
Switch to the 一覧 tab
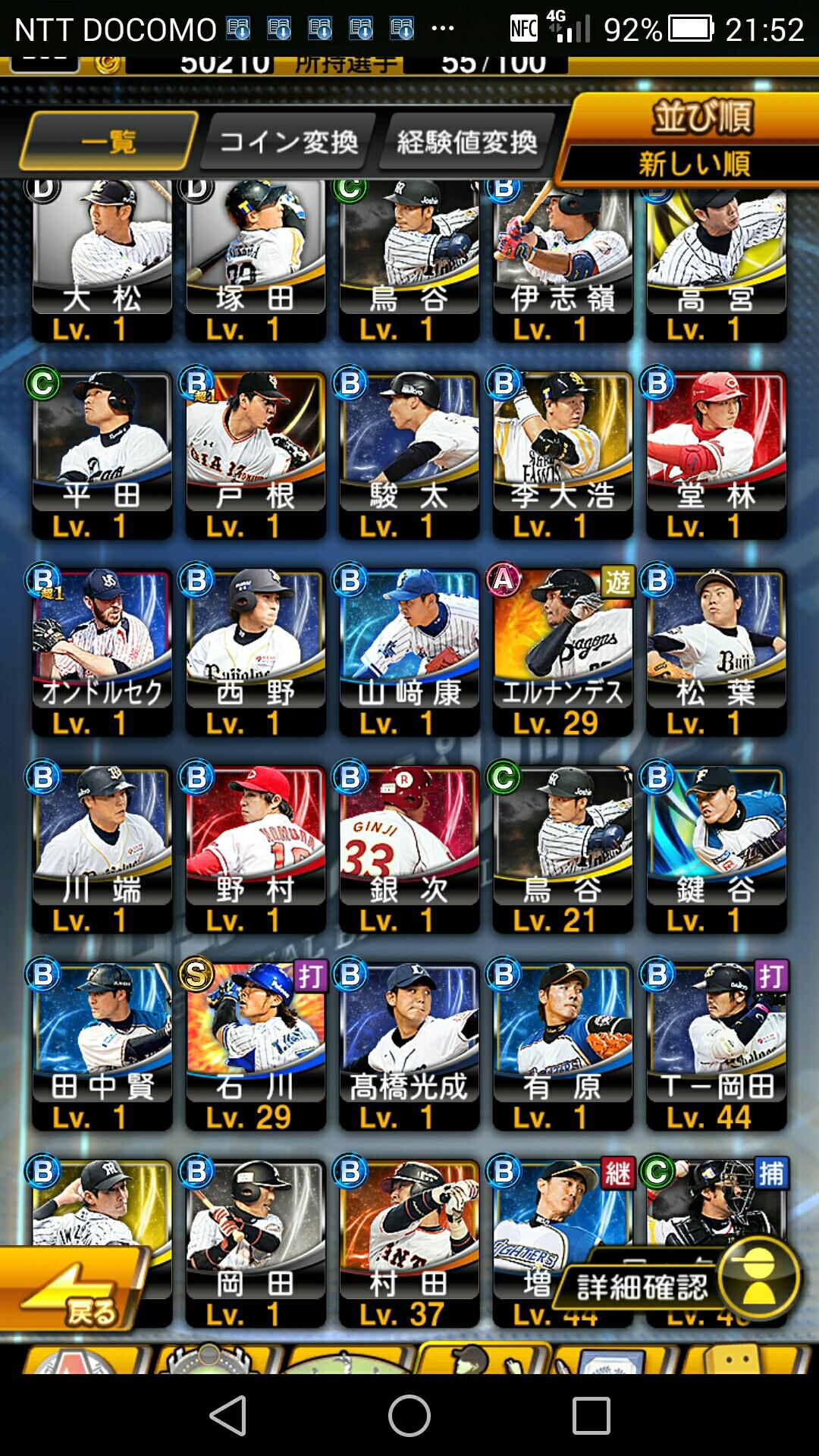pyautogui.click(x=108, y=141)
